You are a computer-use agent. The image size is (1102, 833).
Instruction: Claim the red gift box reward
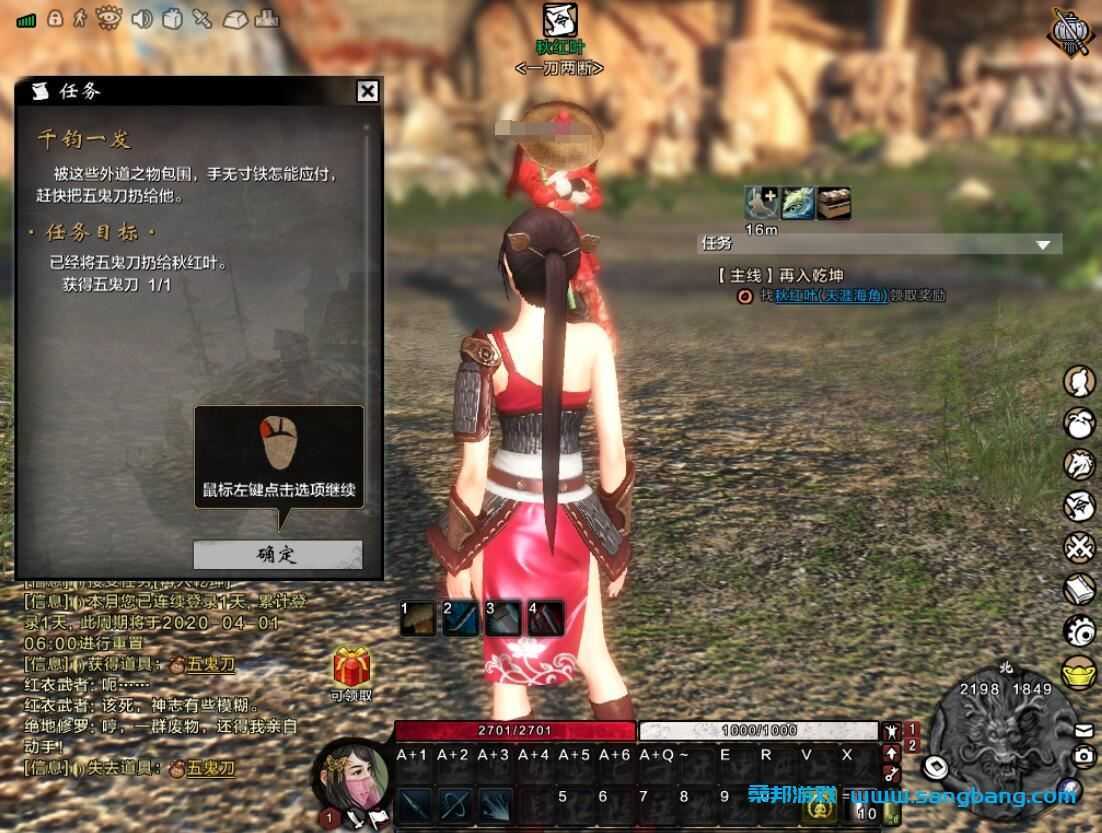tap(352, 666)
